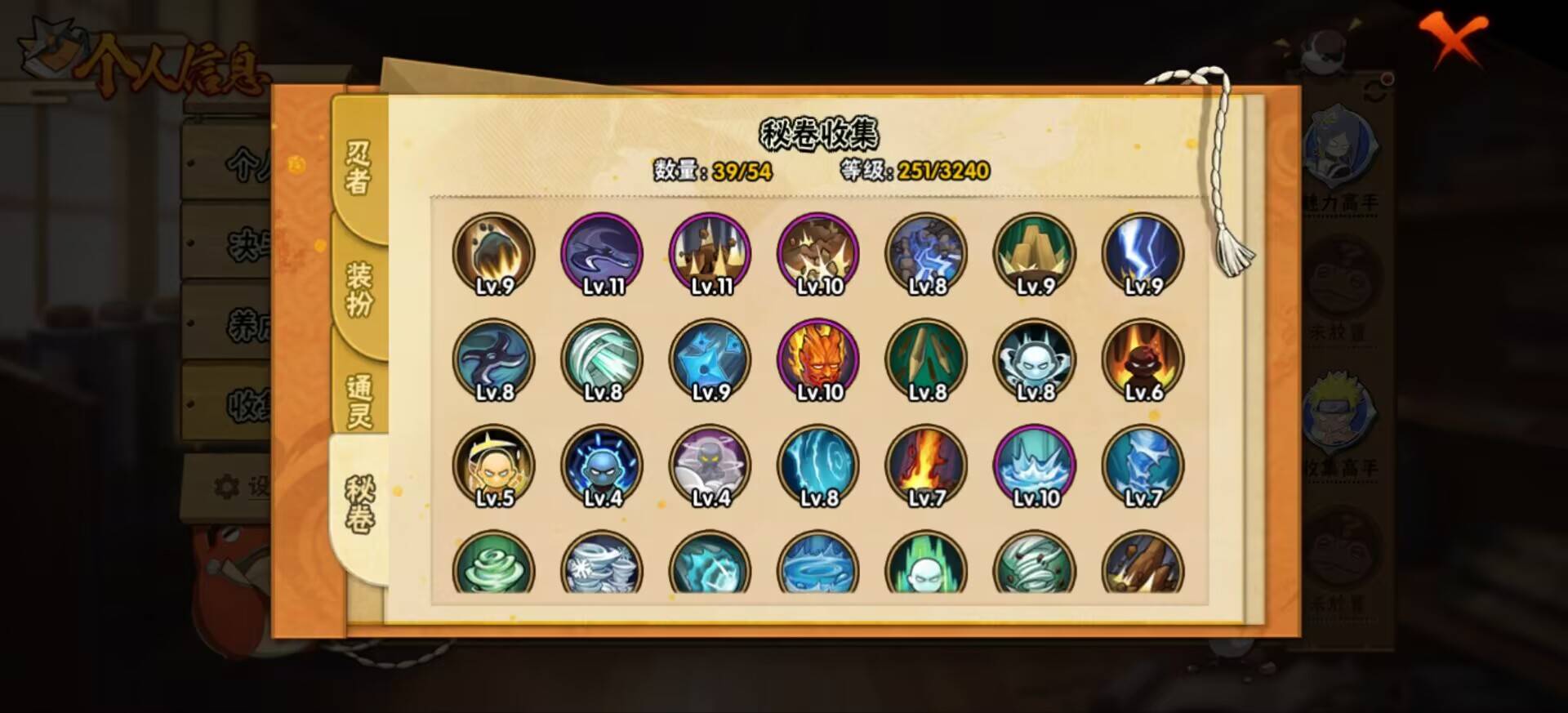Open the Lv.4 blue ghost scroll
1568x713 pixels.
(600, 466)
